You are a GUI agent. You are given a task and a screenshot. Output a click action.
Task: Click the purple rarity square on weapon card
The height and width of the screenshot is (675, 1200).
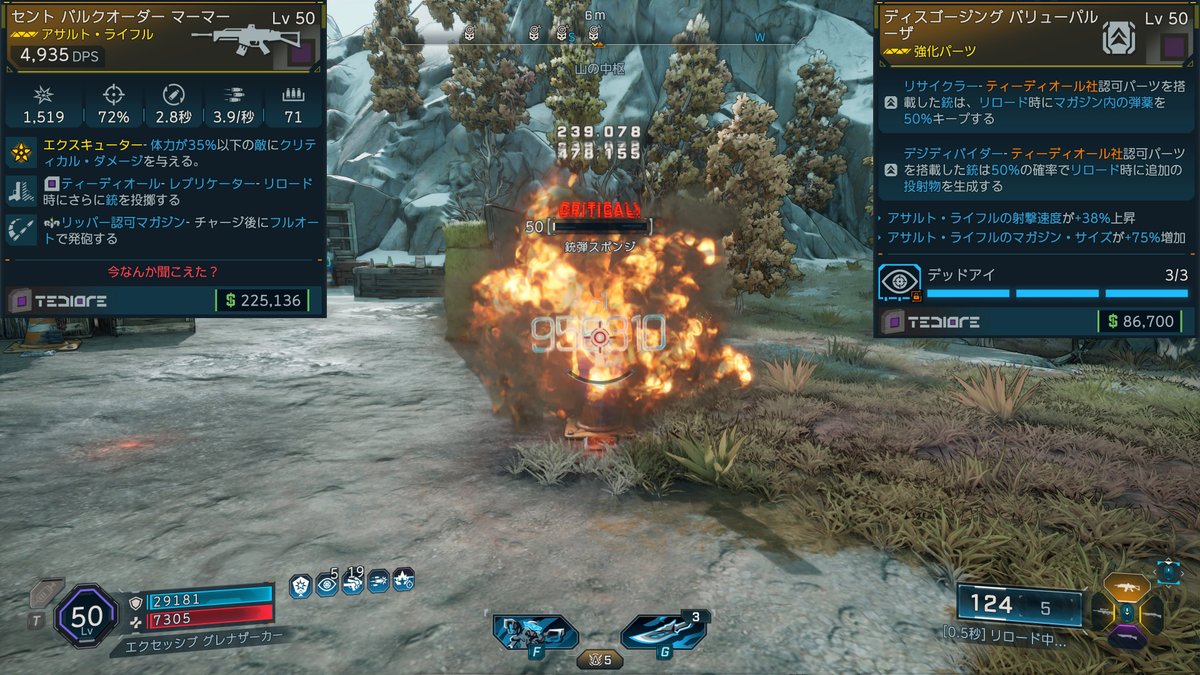click(301, 52)
